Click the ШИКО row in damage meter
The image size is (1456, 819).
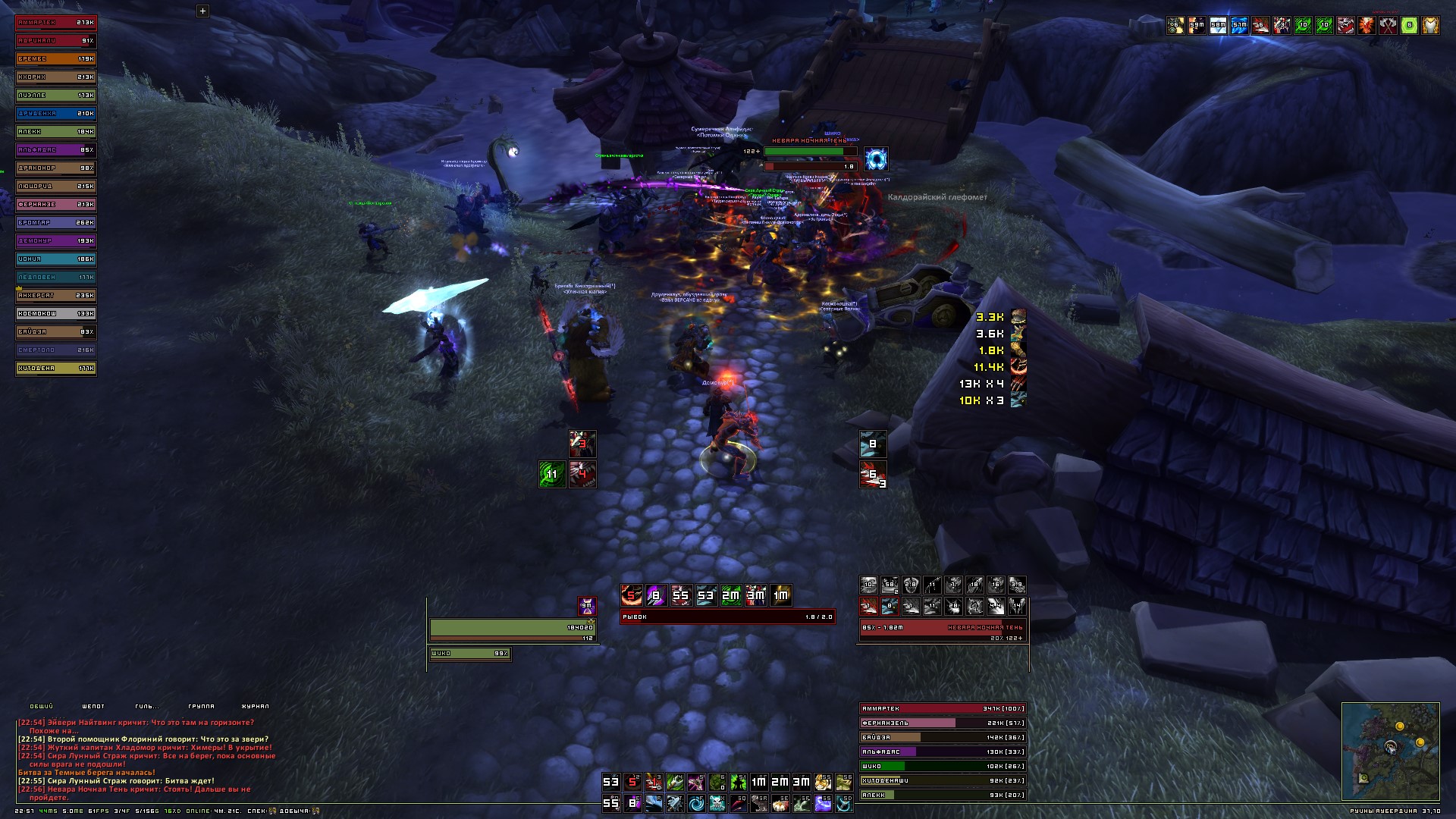pyautogui.click(x=943, y=766)
